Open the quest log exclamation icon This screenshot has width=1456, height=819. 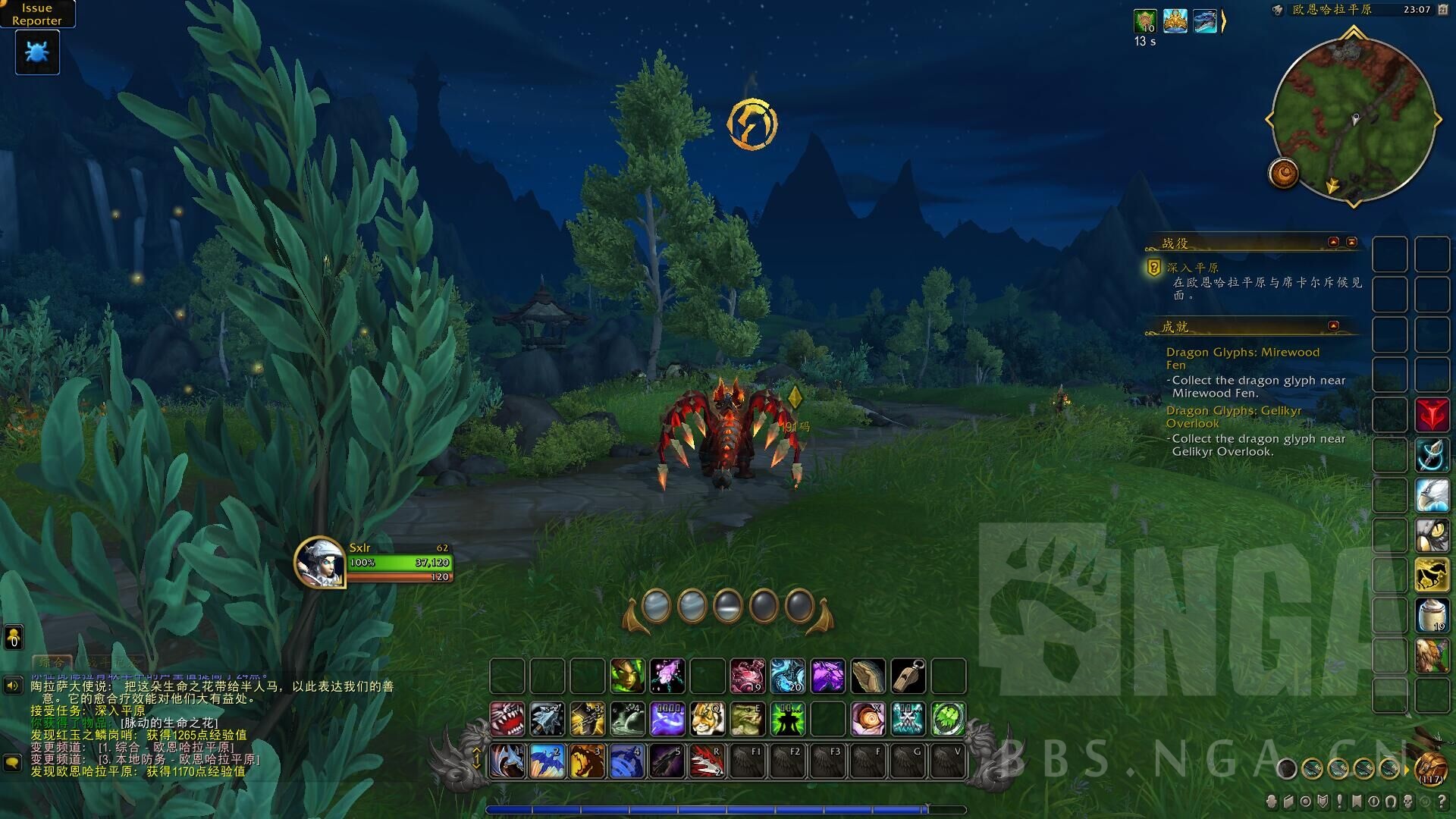tap(1339, 800)
